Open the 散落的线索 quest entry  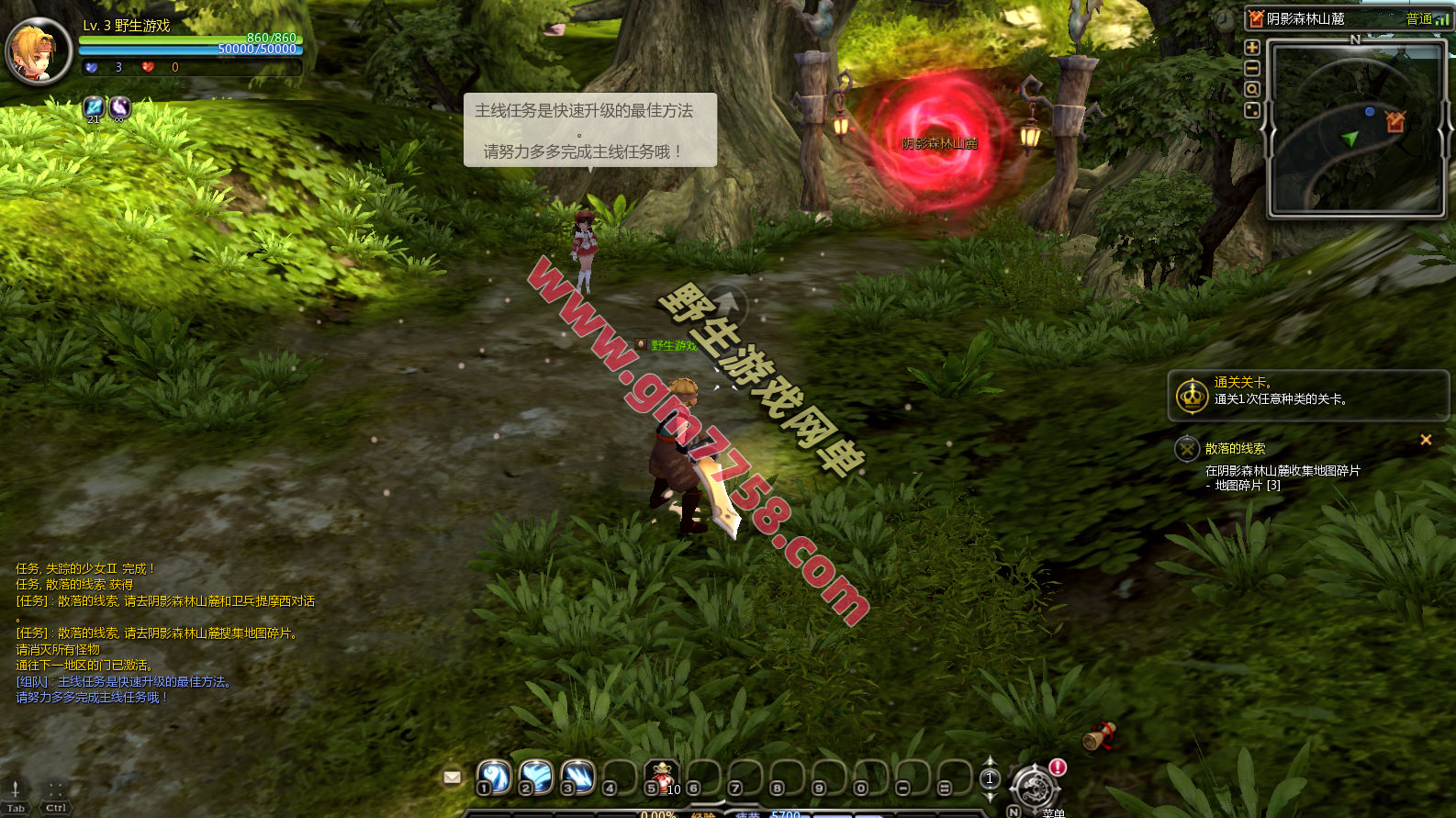(x=1235, y=449)
